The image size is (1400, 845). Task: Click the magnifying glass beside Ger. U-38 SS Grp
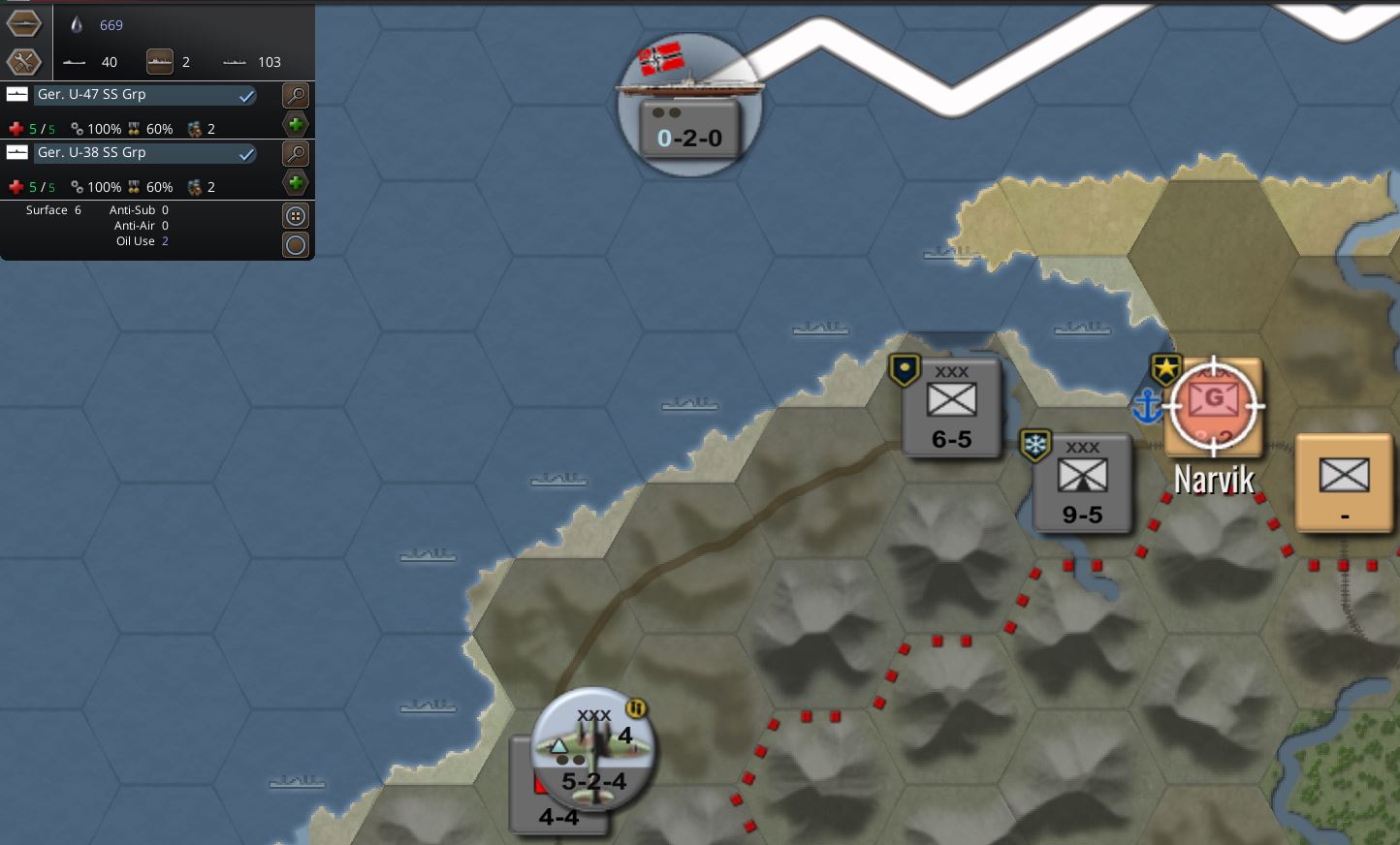294,153
